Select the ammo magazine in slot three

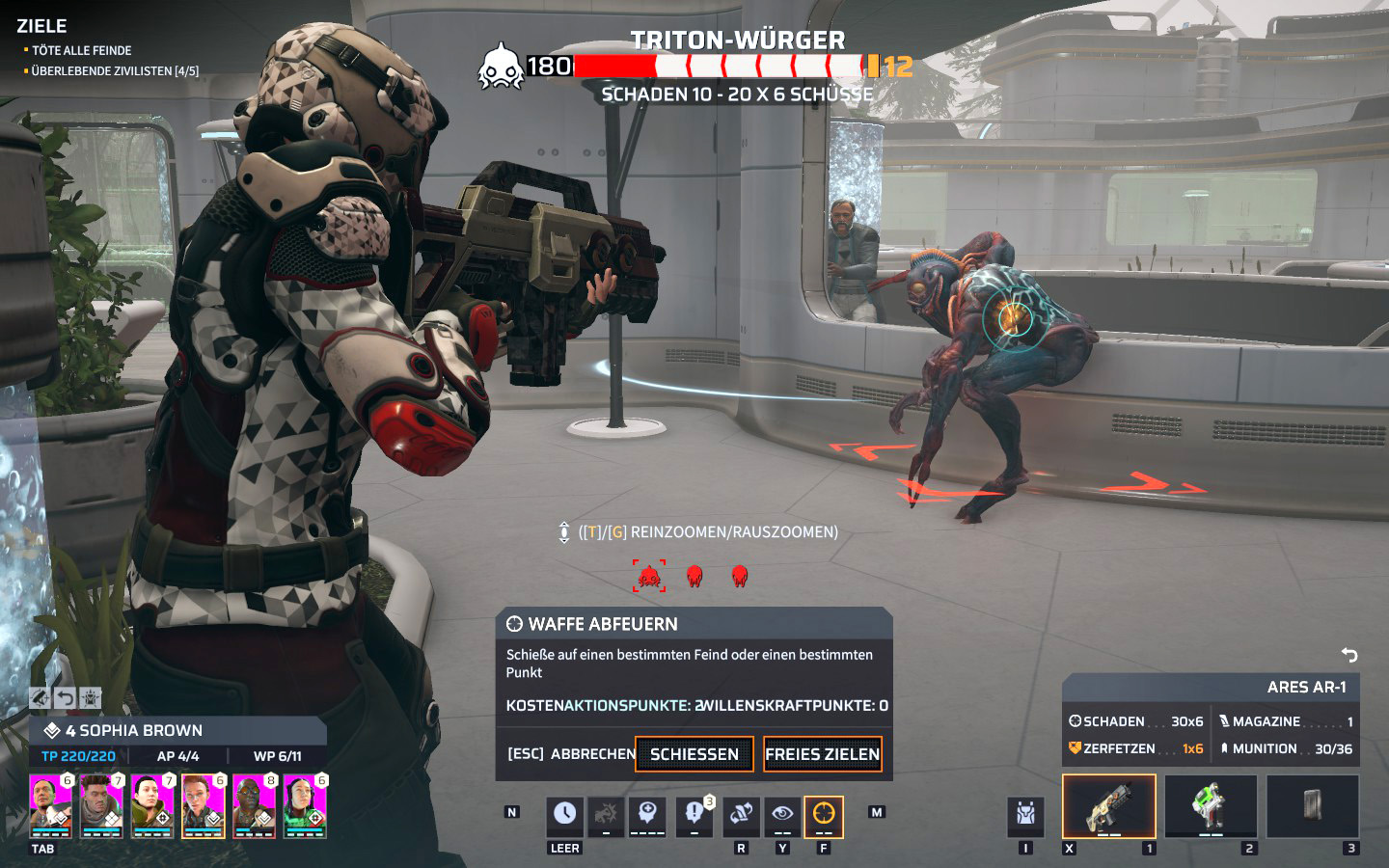coord(1312,806)
